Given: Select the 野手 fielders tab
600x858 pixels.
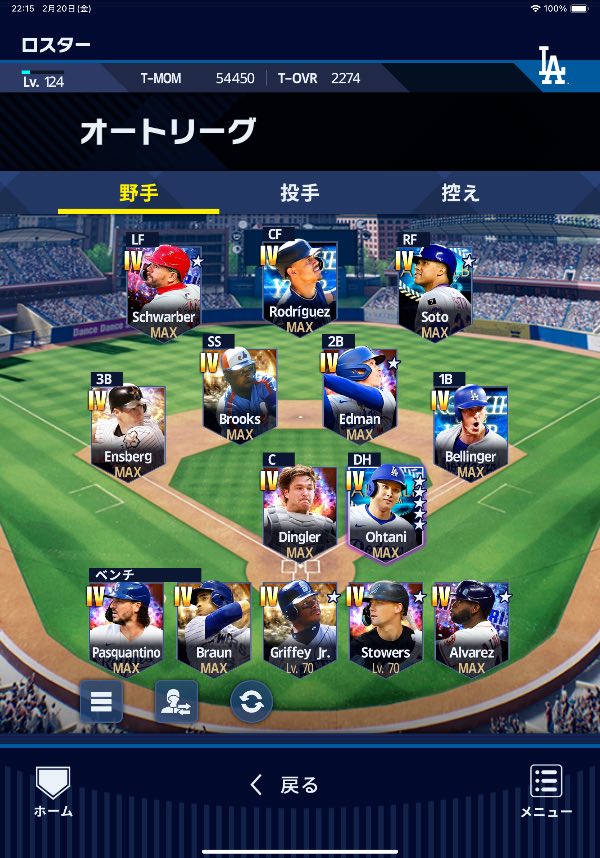Looking at the screenshot, I should point(139,193).
